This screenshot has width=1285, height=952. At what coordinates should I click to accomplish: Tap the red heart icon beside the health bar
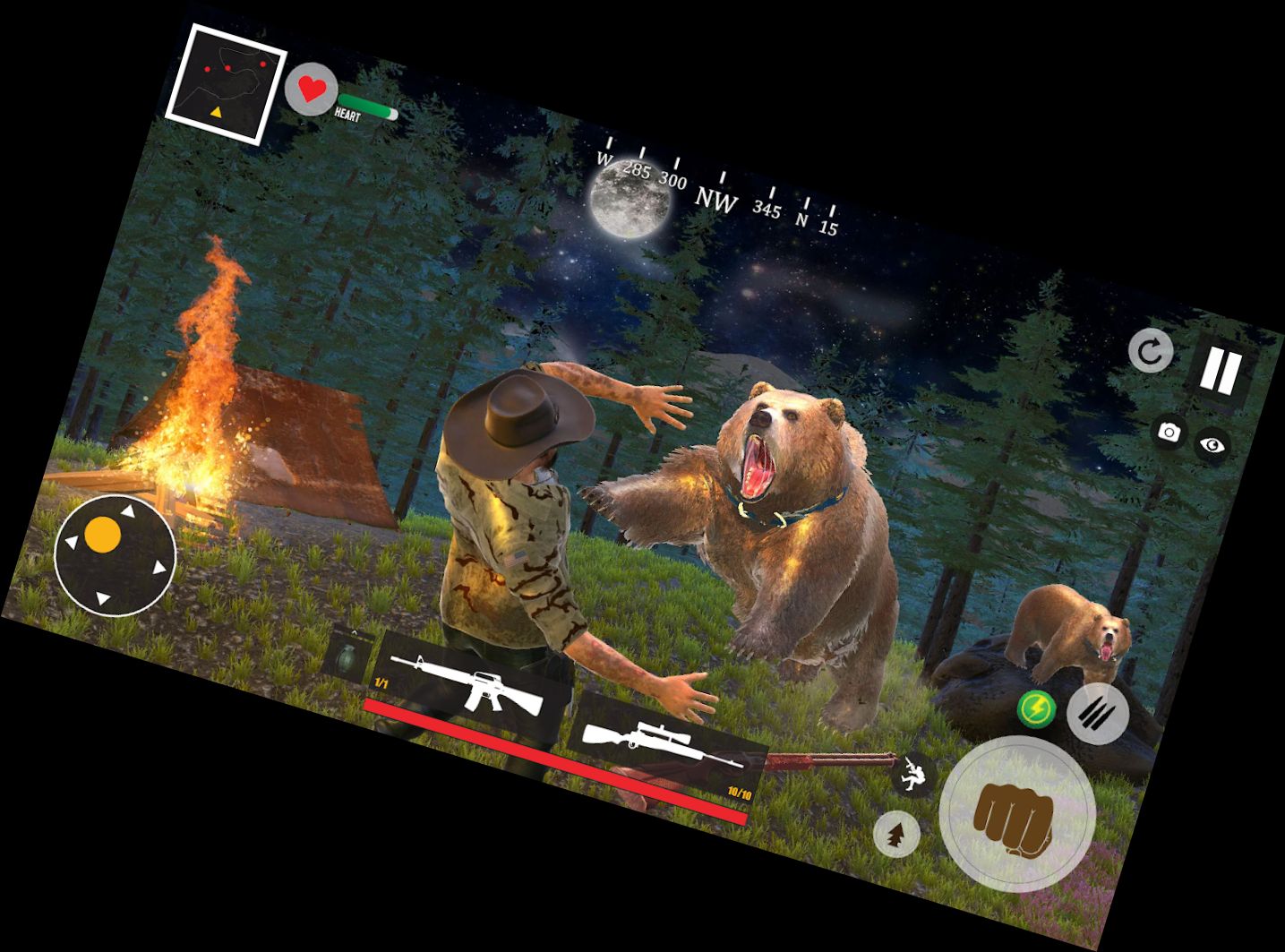[x=312, y=90]
